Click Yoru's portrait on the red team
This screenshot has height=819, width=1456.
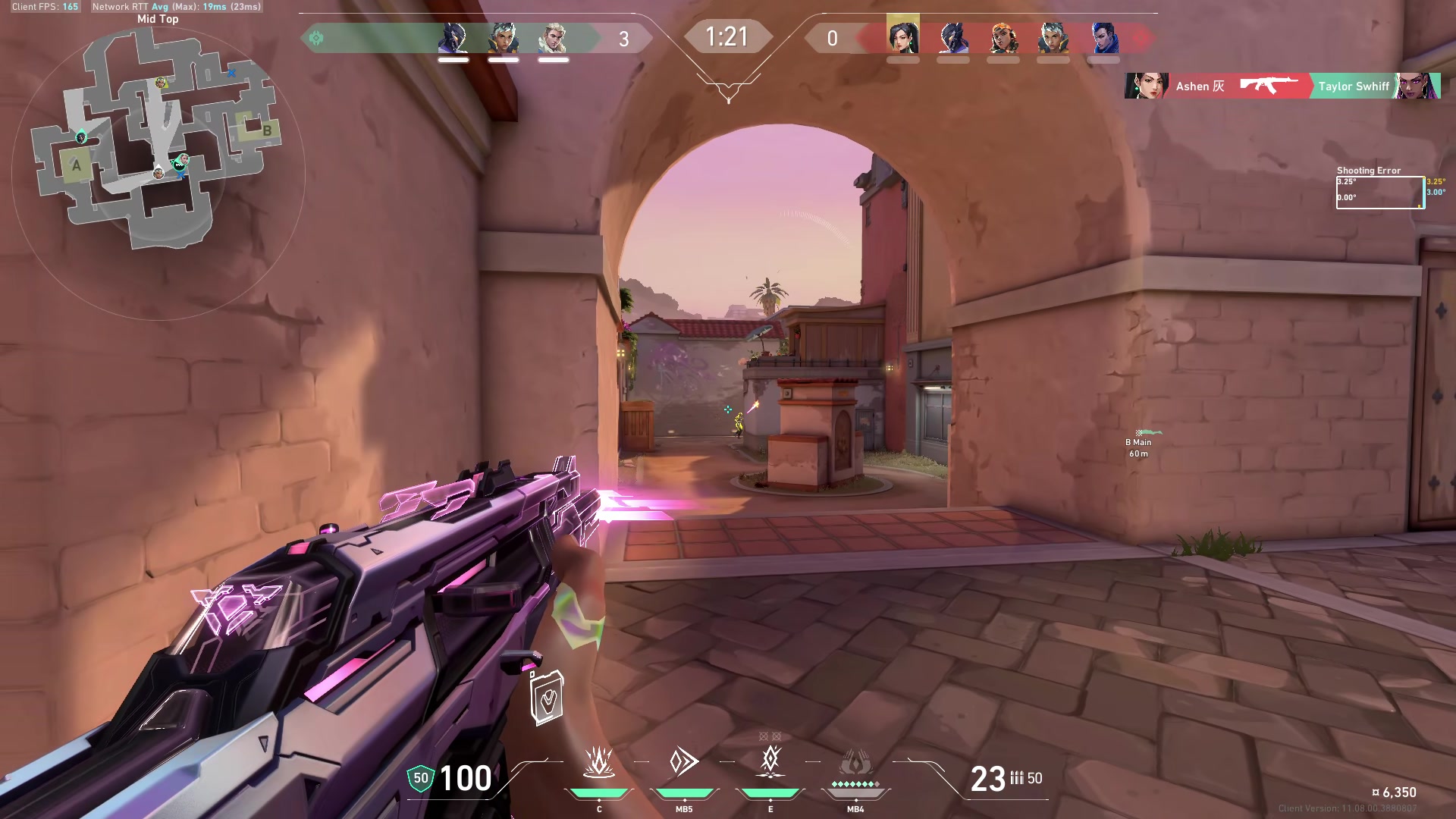(x=1103, y=38)
